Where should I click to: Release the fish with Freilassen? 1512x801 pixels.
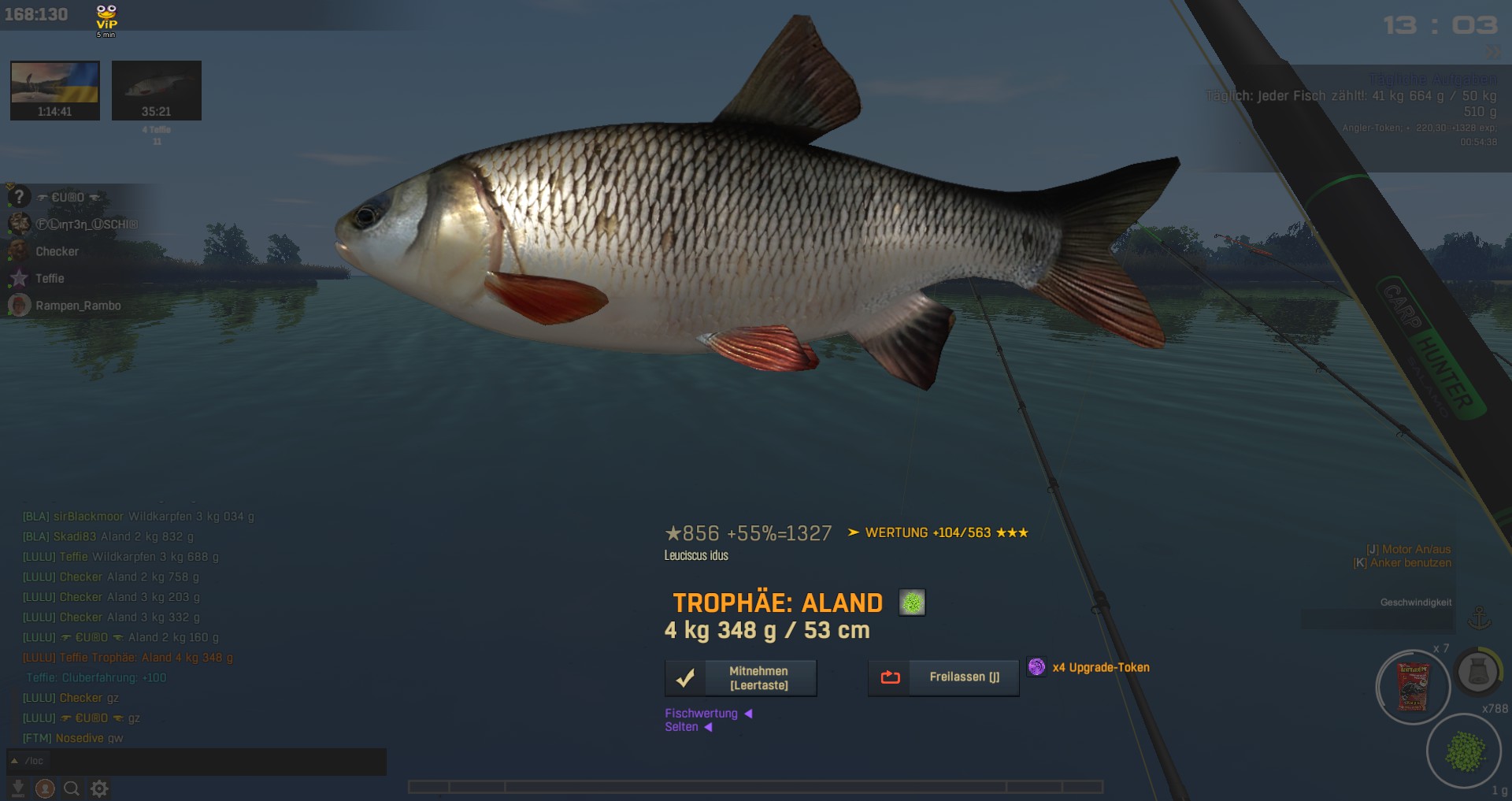tap(943, 677)
